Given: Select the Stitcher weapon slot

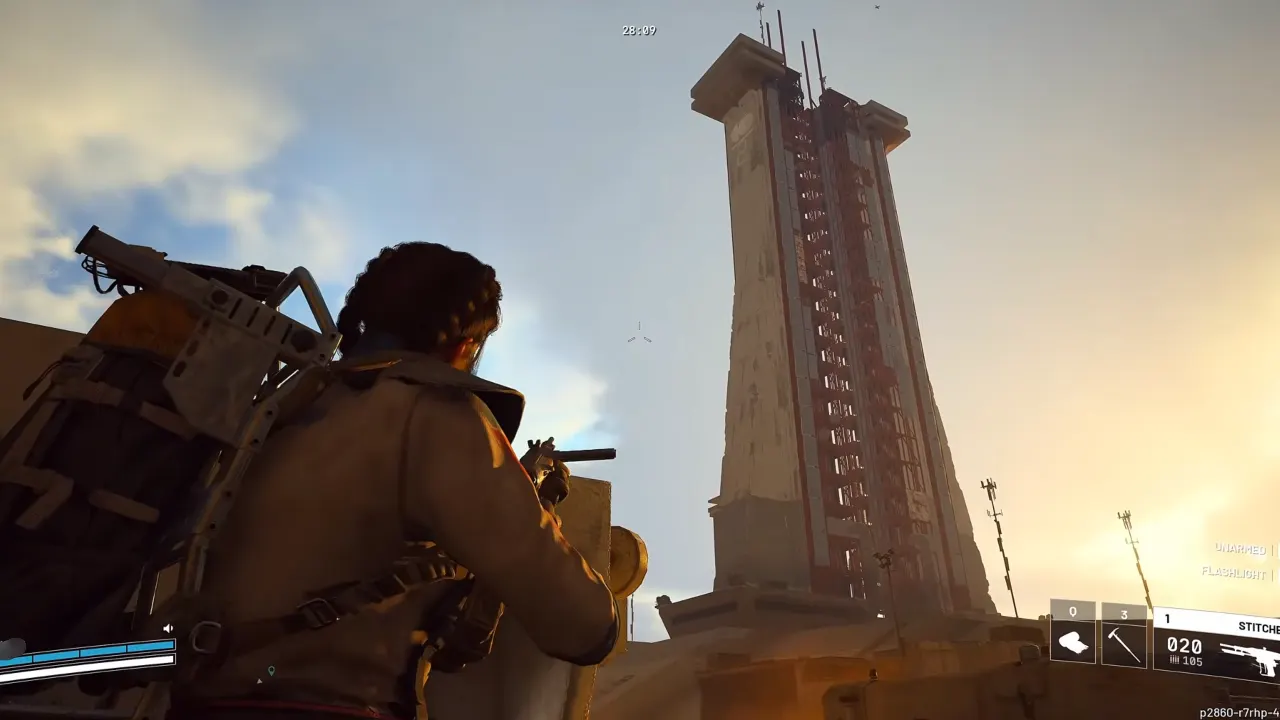Looking at the screenshot, I should [1217, 645].
